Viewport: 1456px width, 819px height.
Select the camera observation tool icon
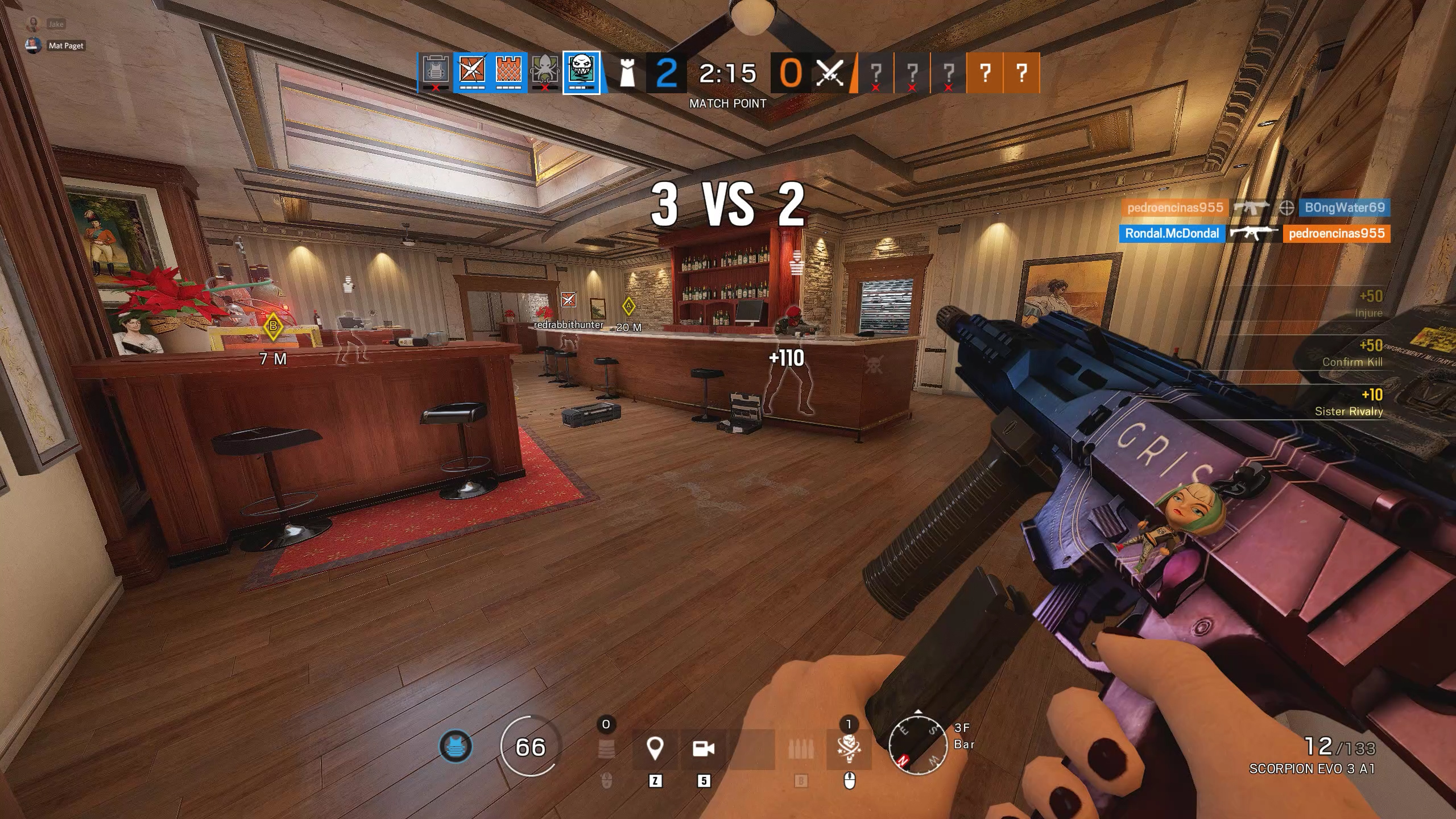705,749
